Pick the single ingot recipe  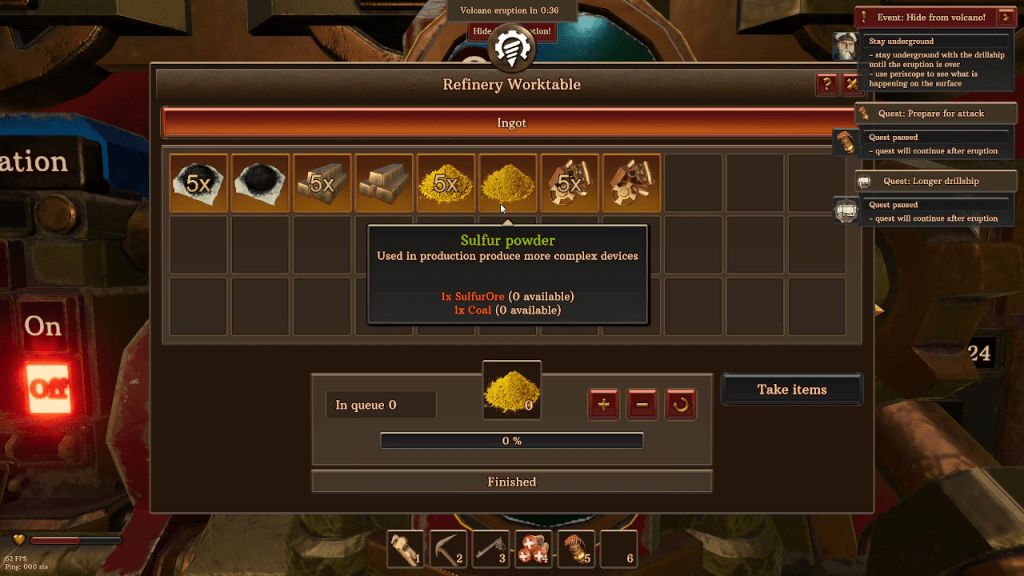[384, 183]
